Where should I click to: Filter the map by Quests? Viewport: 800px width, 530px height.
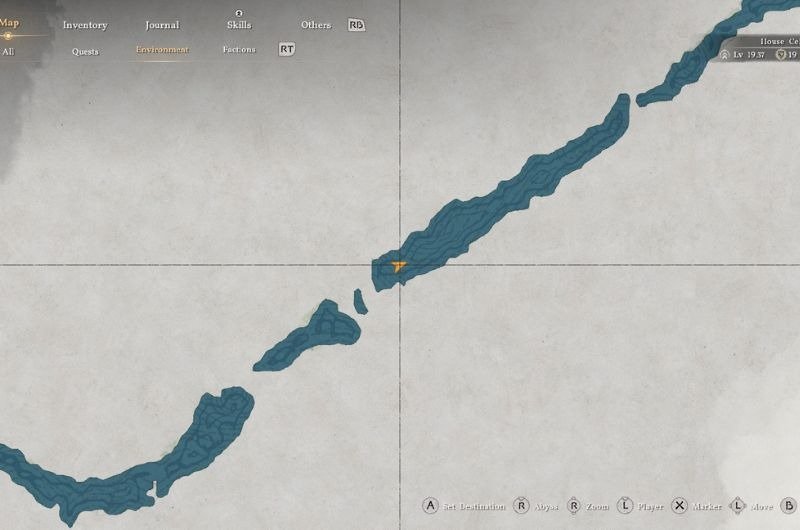tap(85, 50)
